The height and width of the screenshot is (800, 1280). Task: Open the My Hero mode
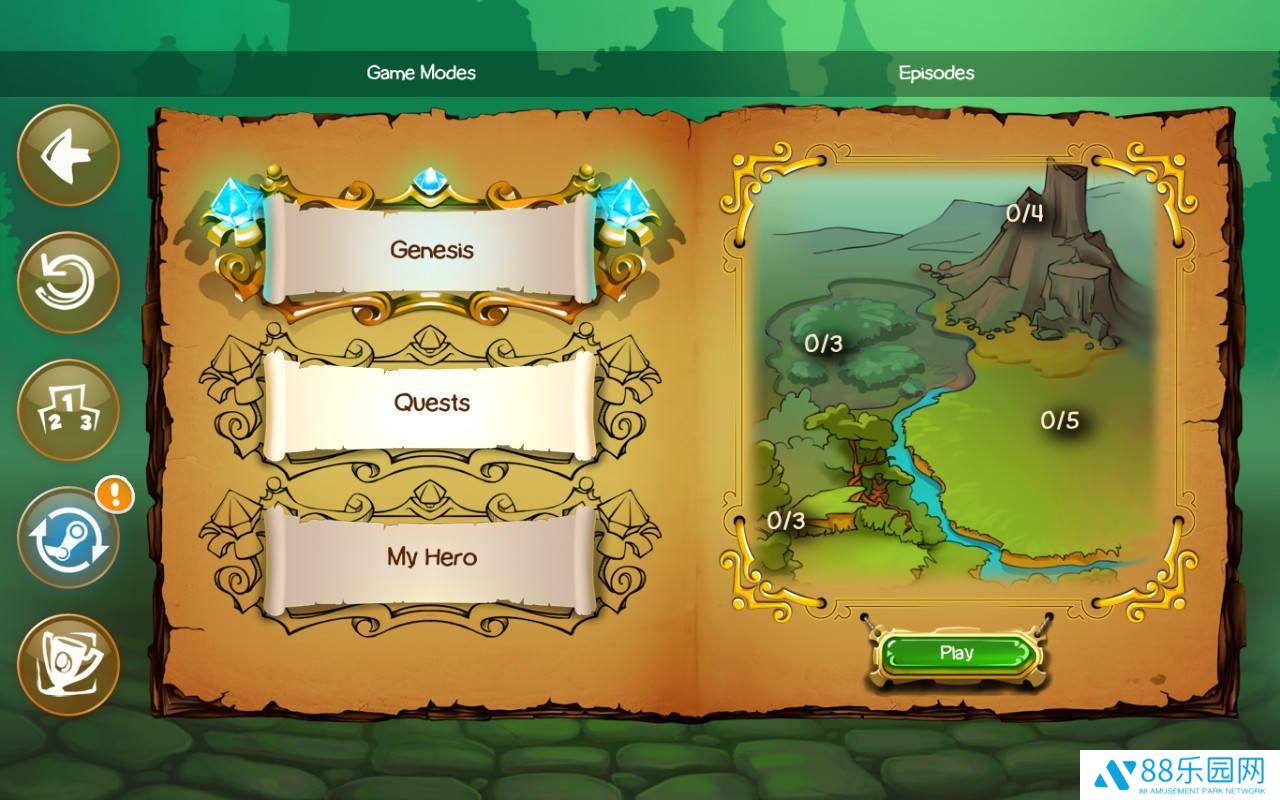click(x=431, y=557)
